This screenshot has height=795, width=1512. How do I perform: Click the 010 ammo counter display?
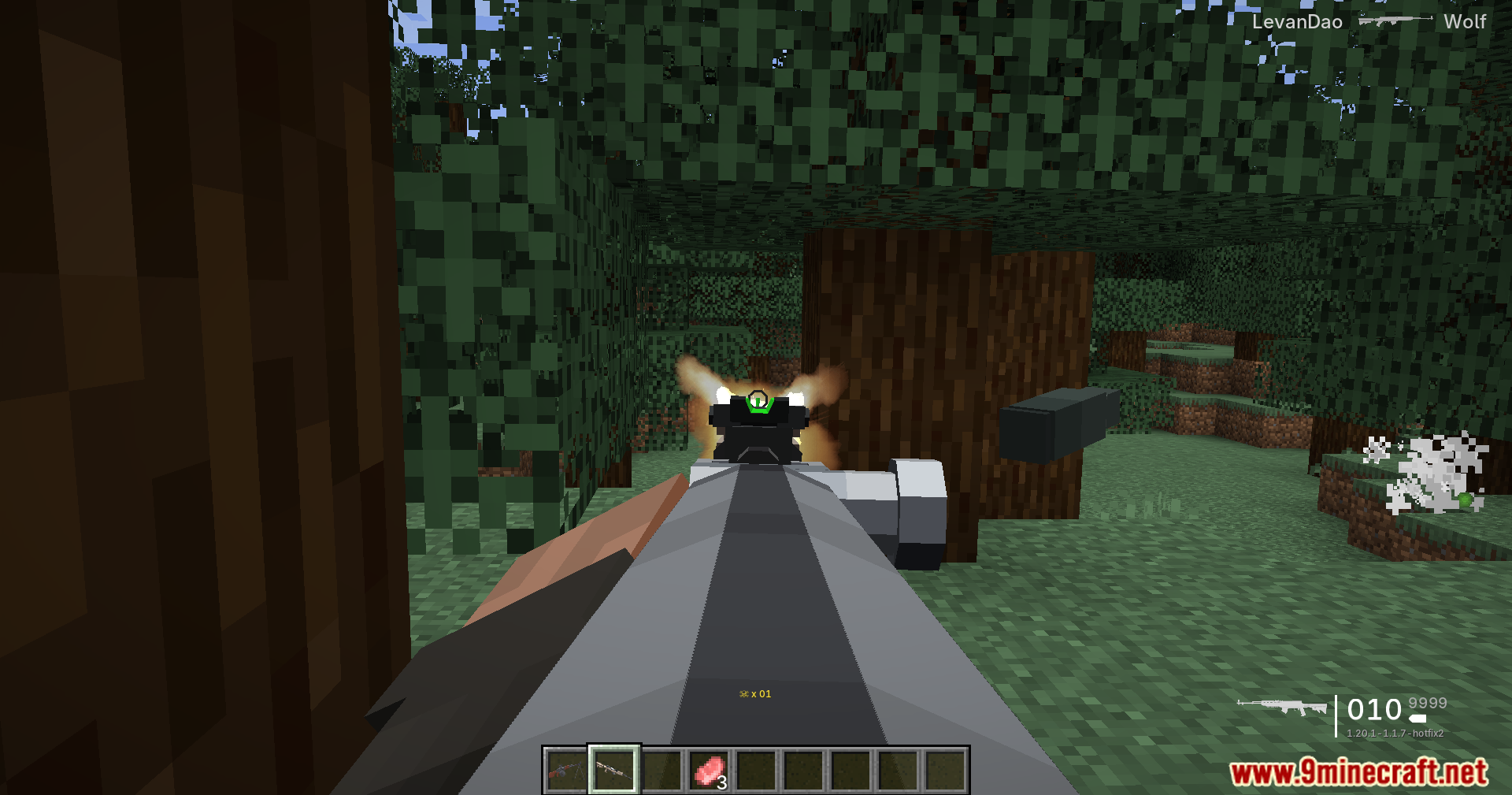click(x=1374, y=709)
